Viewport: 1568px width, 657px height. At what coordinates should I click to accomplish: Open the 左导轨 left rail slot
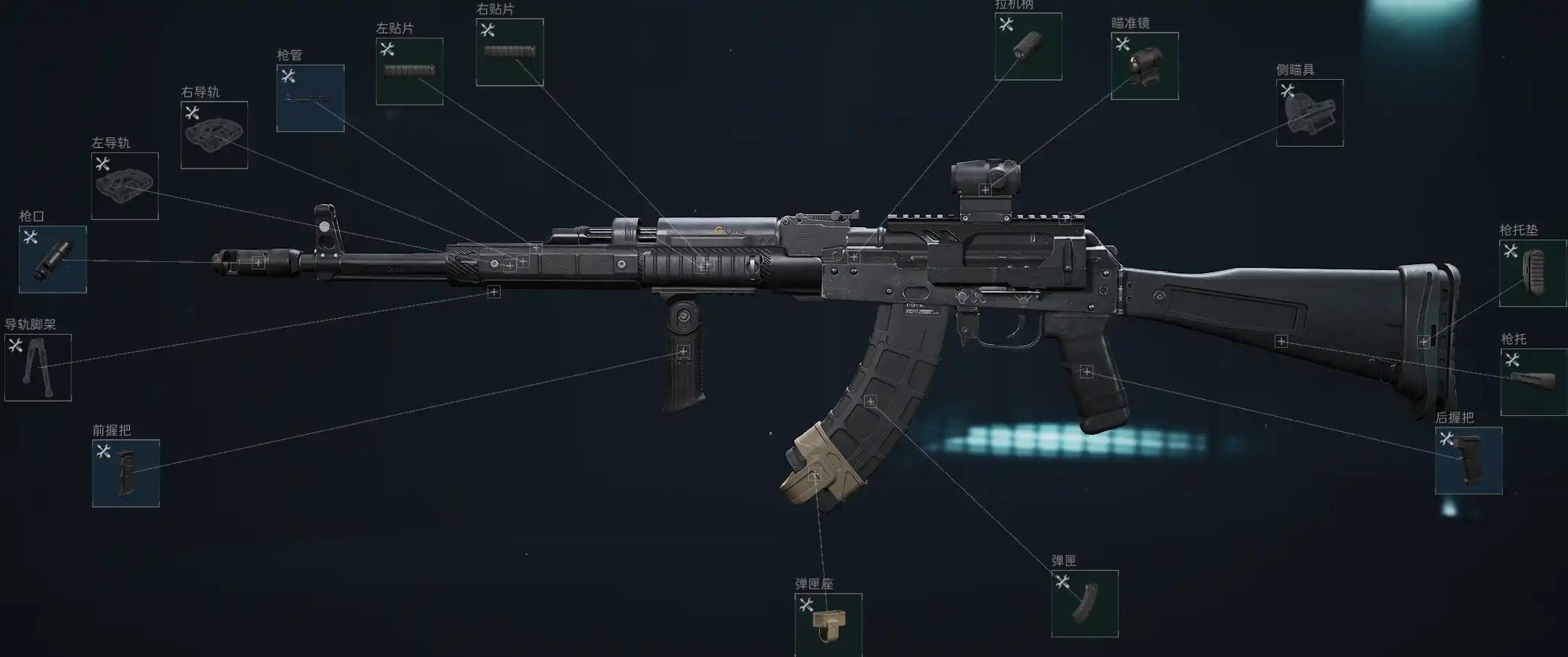[125, 186]
